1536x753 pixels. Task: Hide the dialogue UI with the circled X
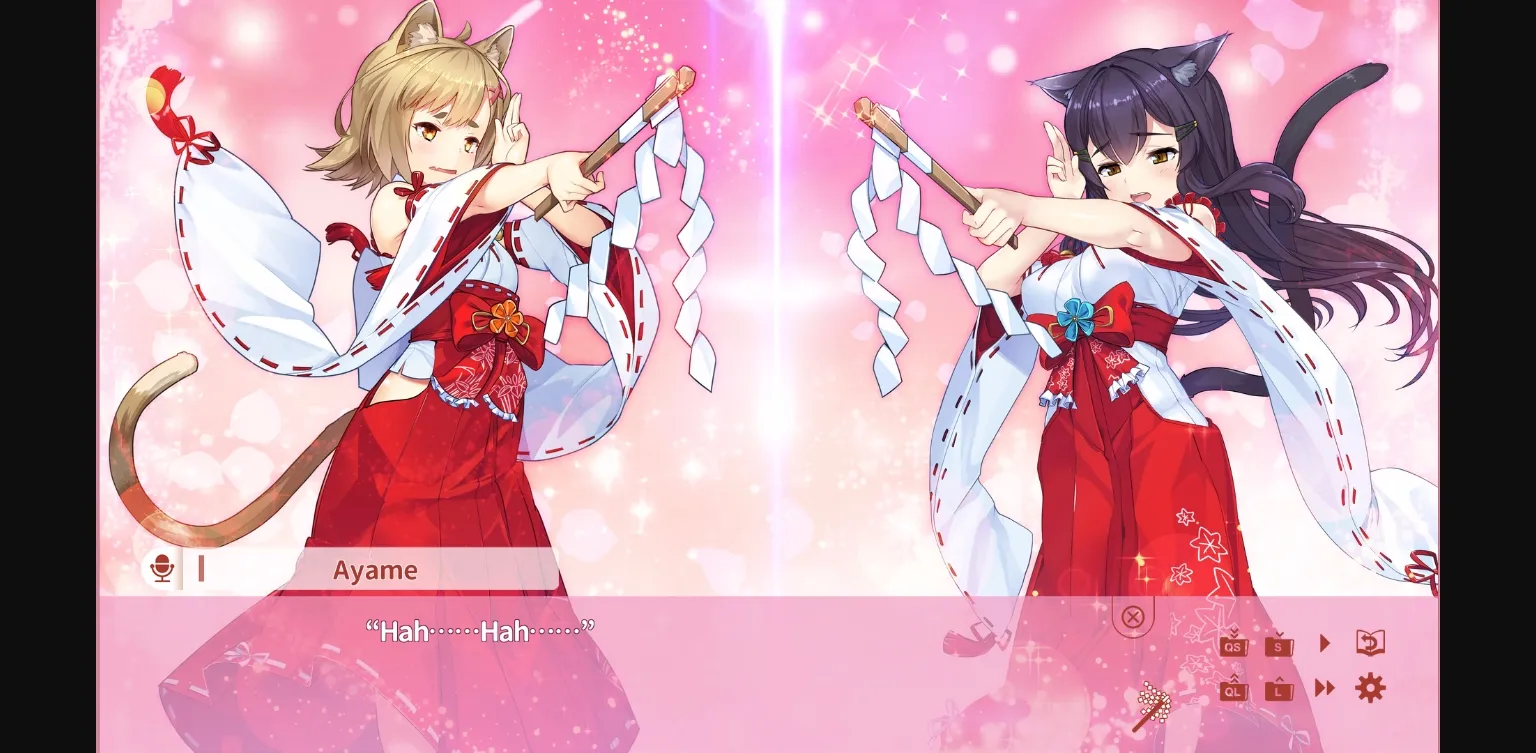[x=1133, y=617]
